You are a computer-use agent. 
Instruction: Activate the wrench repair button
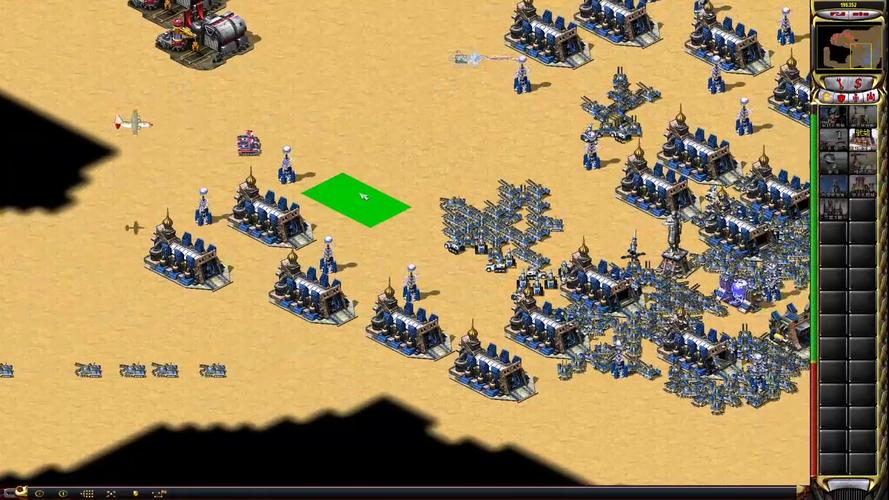tap(838, 81)
